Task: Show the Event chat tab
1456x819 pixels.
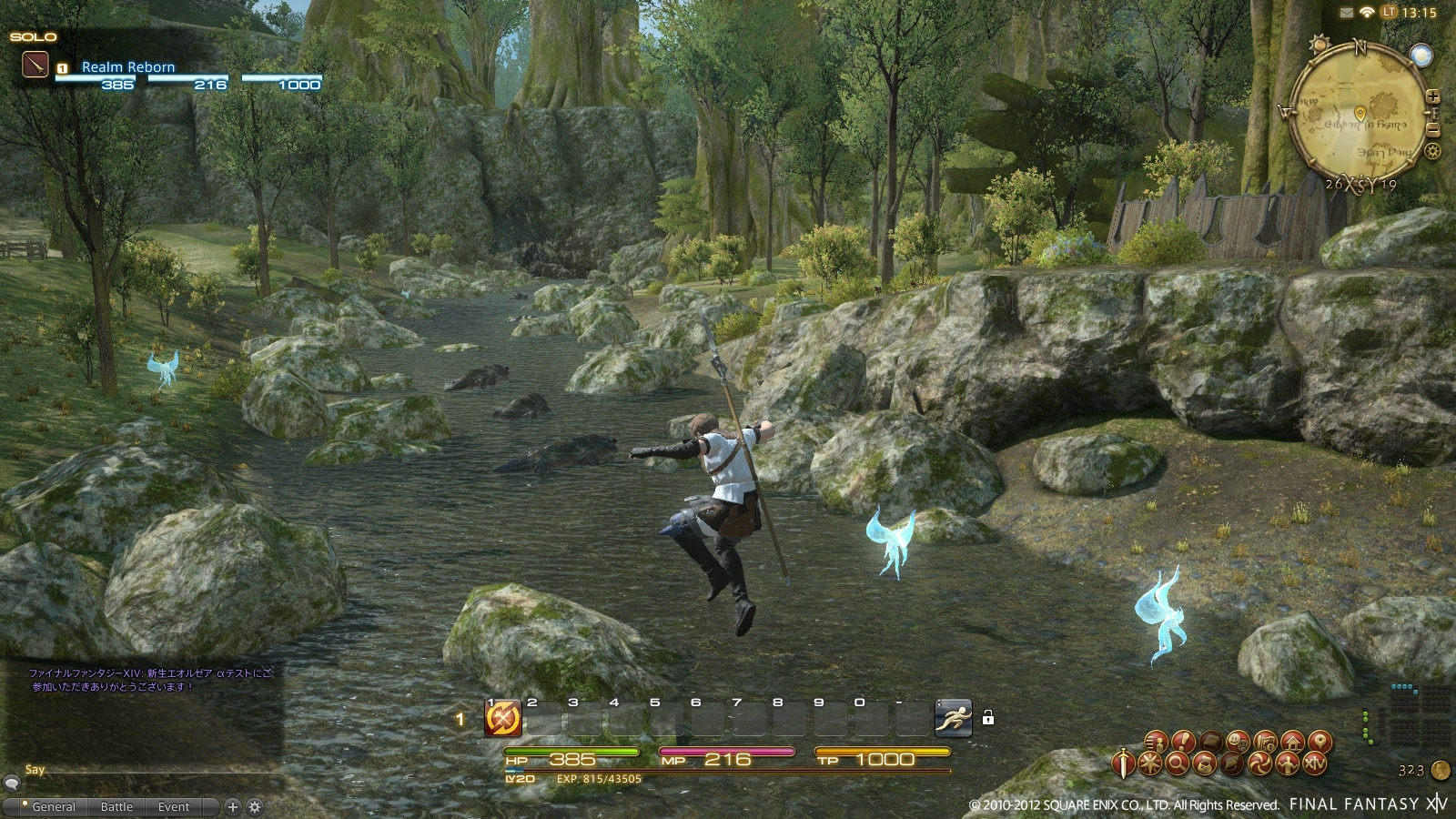Action: pyautogui.click(x=174, y=807)
